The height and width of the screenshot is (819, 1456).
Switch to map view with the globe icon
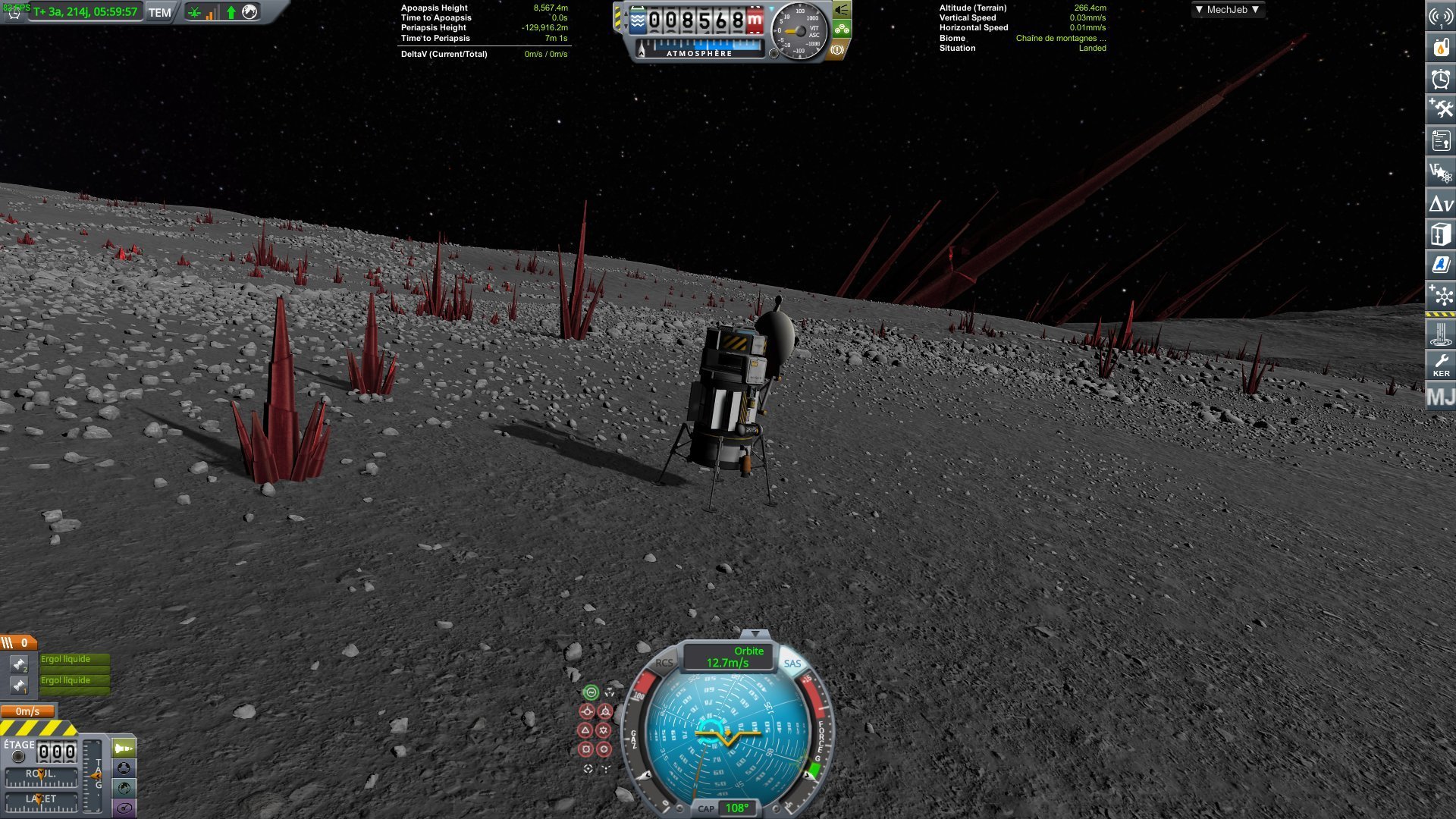pos(124,789)
